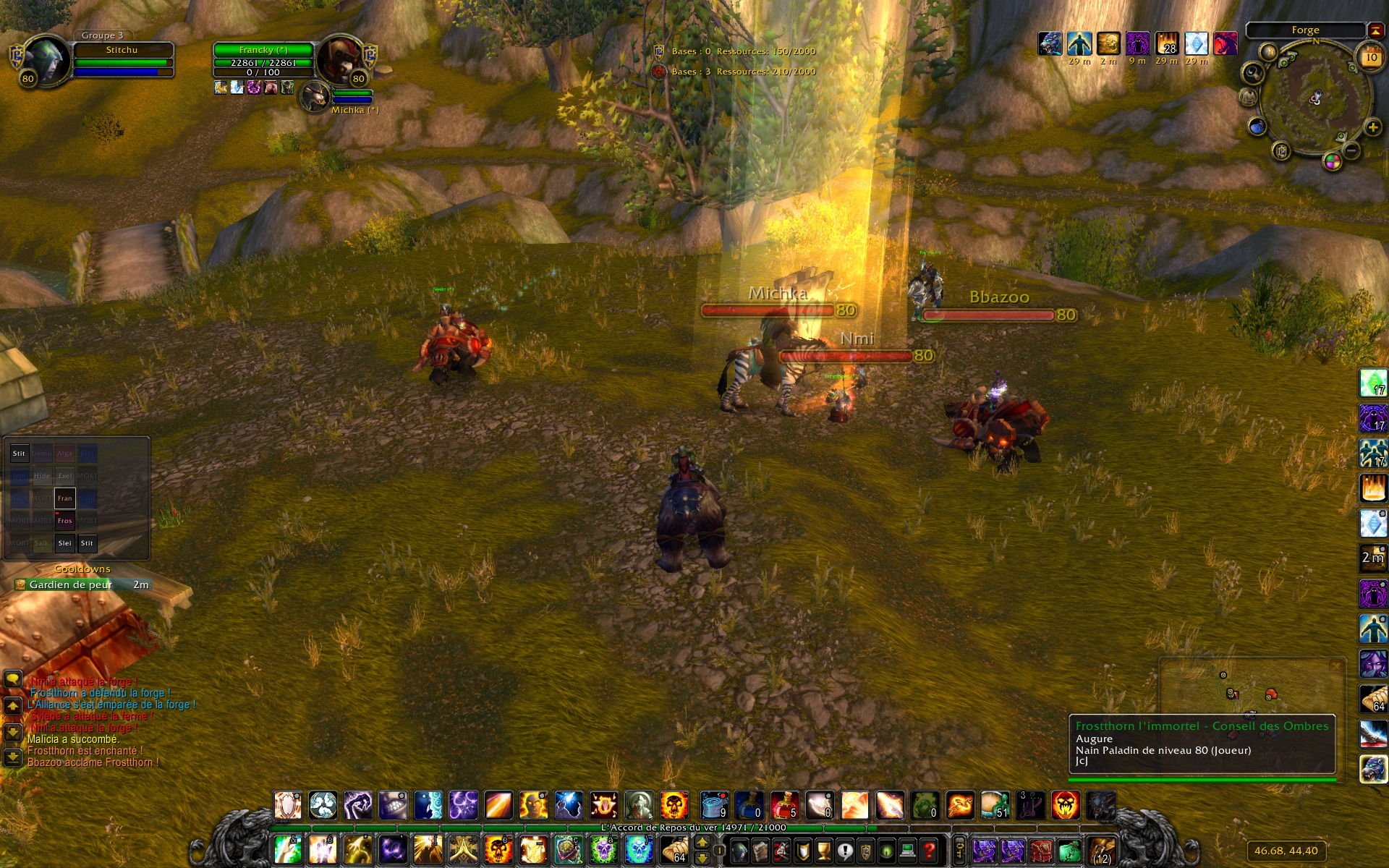Select the Fran raid frame cell
The height and width of the screenshot is (868, 1389).
65,498
